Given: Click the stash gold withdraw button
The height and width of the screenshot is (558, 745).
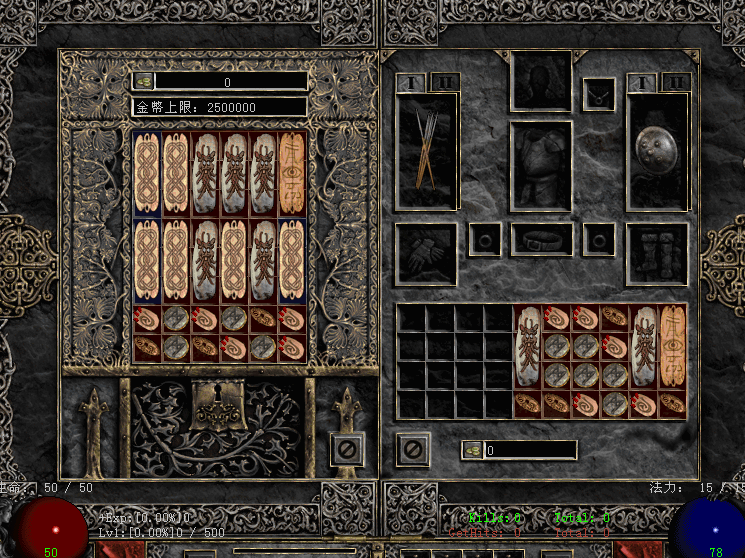Looking at the screenshot, I should click(144, 81).
